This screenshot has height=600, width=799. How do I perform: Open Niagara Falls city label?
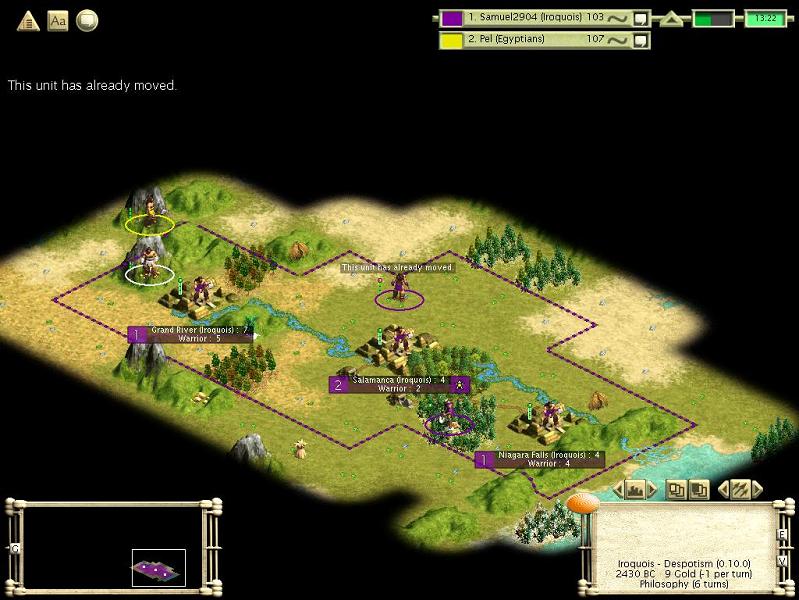[x=546, y=459]
